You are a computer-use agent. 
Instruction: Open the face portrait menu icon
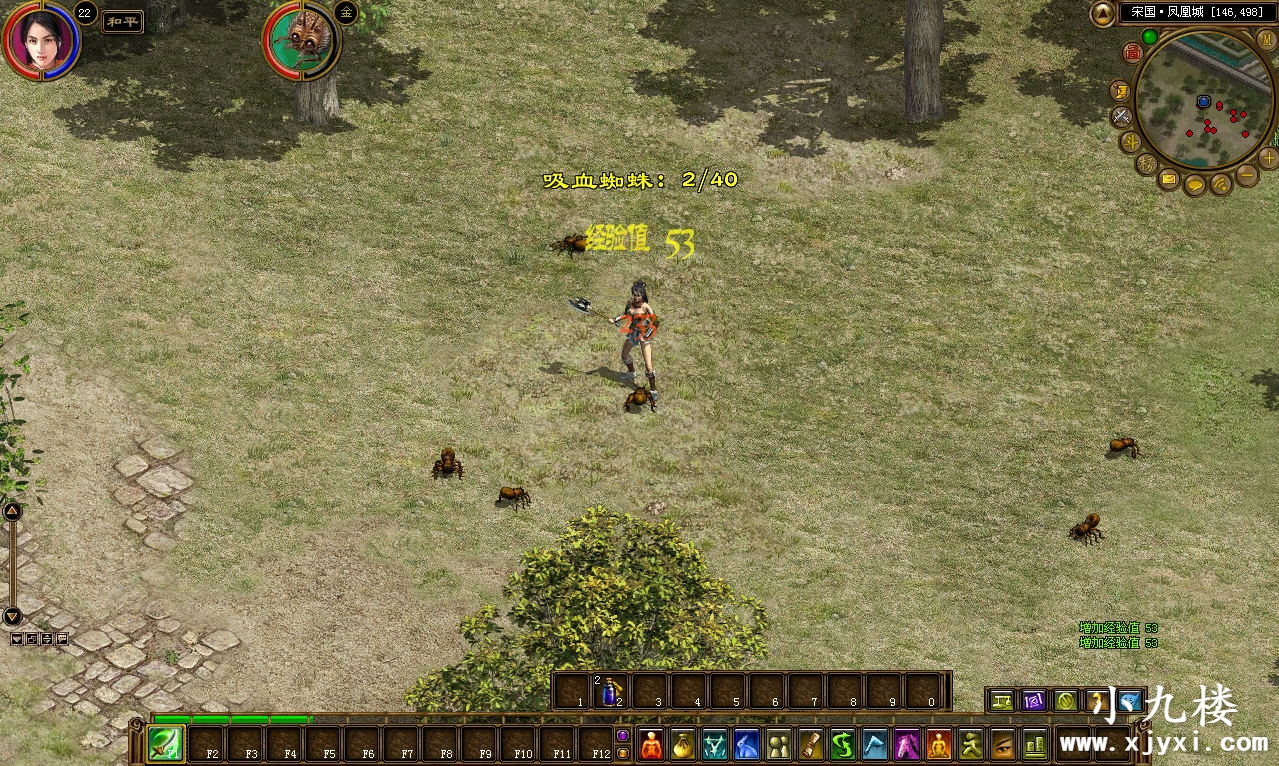[x=1002, y=745]
